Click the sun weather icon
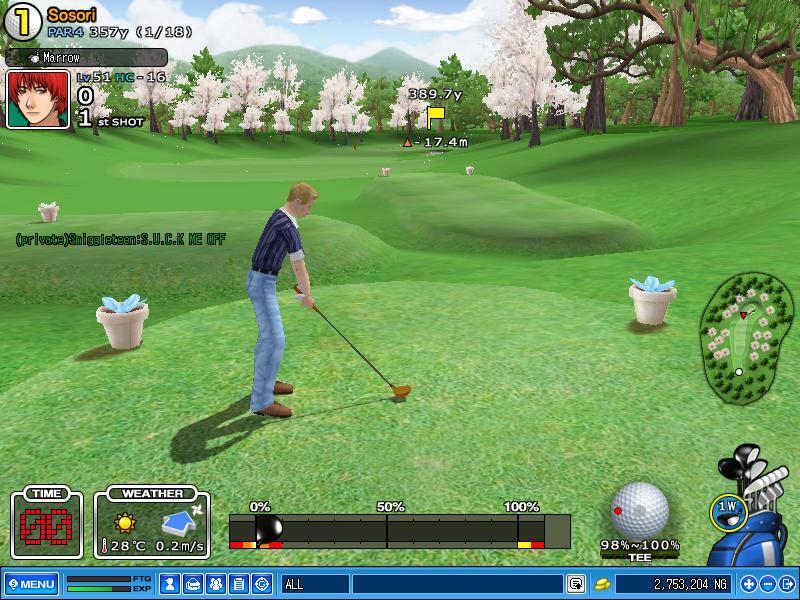Image resolution: width=800 pixels, height=600 pixels. point(124,522)
